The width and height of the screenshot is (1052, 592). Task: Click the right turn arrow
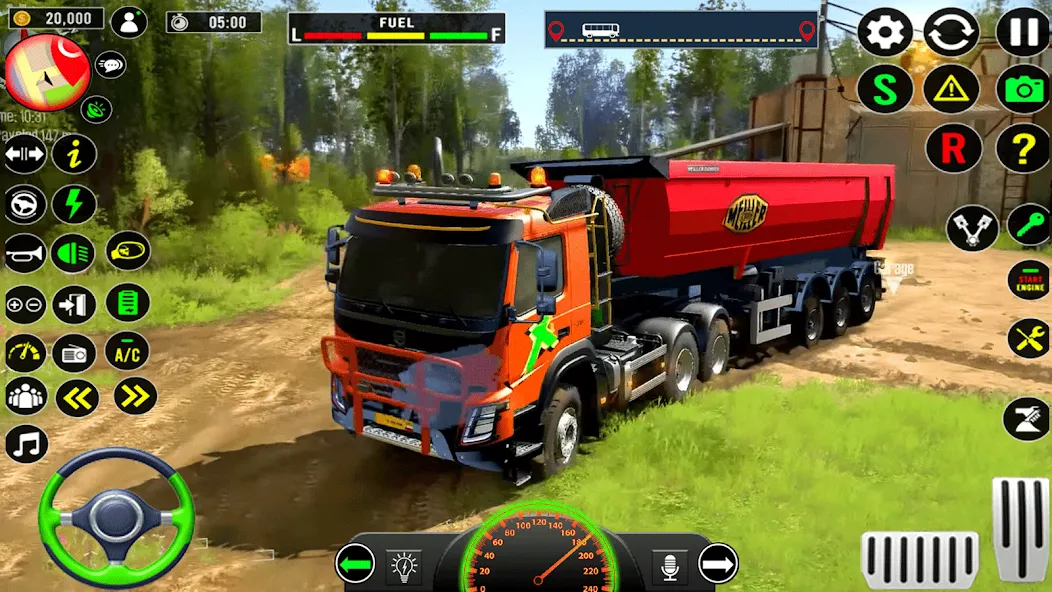[718, 563]
